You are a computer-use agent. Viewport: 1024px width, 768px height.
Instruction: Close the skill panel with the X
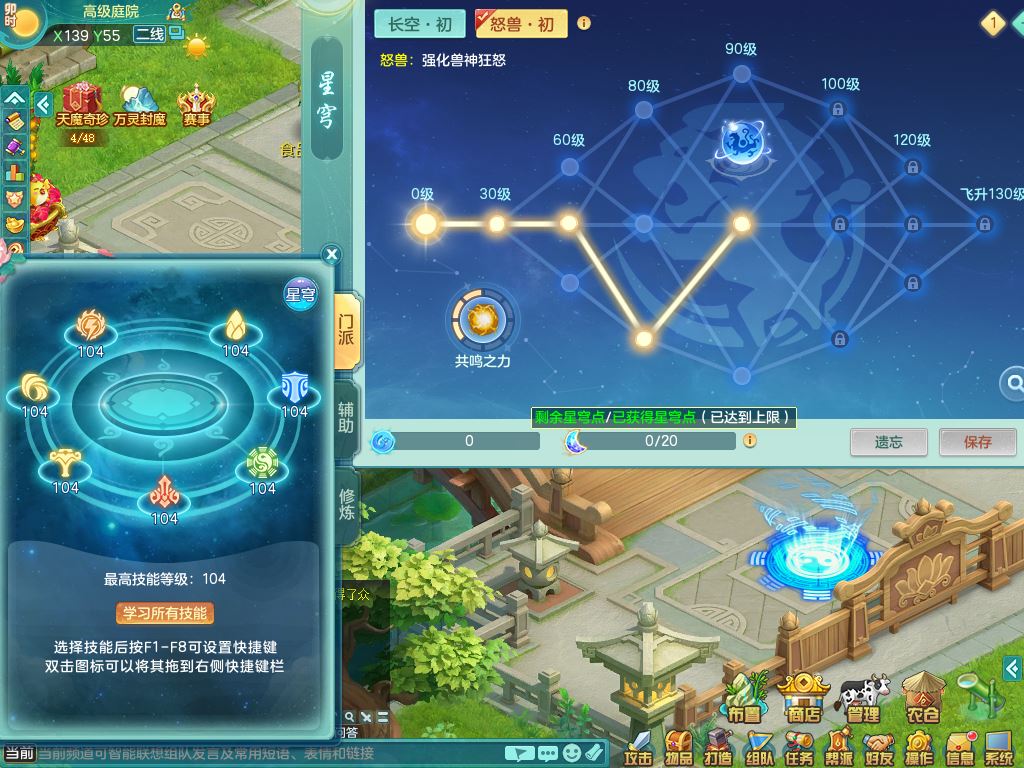point(332,255)
